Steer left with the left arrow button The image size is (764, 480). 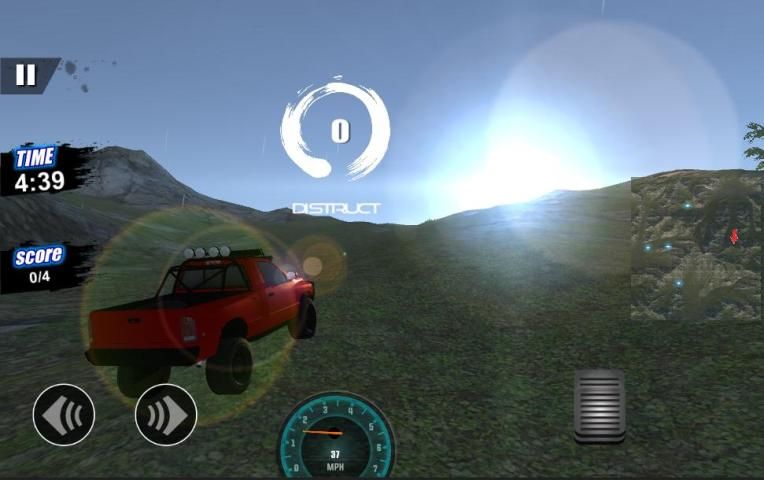64,414
